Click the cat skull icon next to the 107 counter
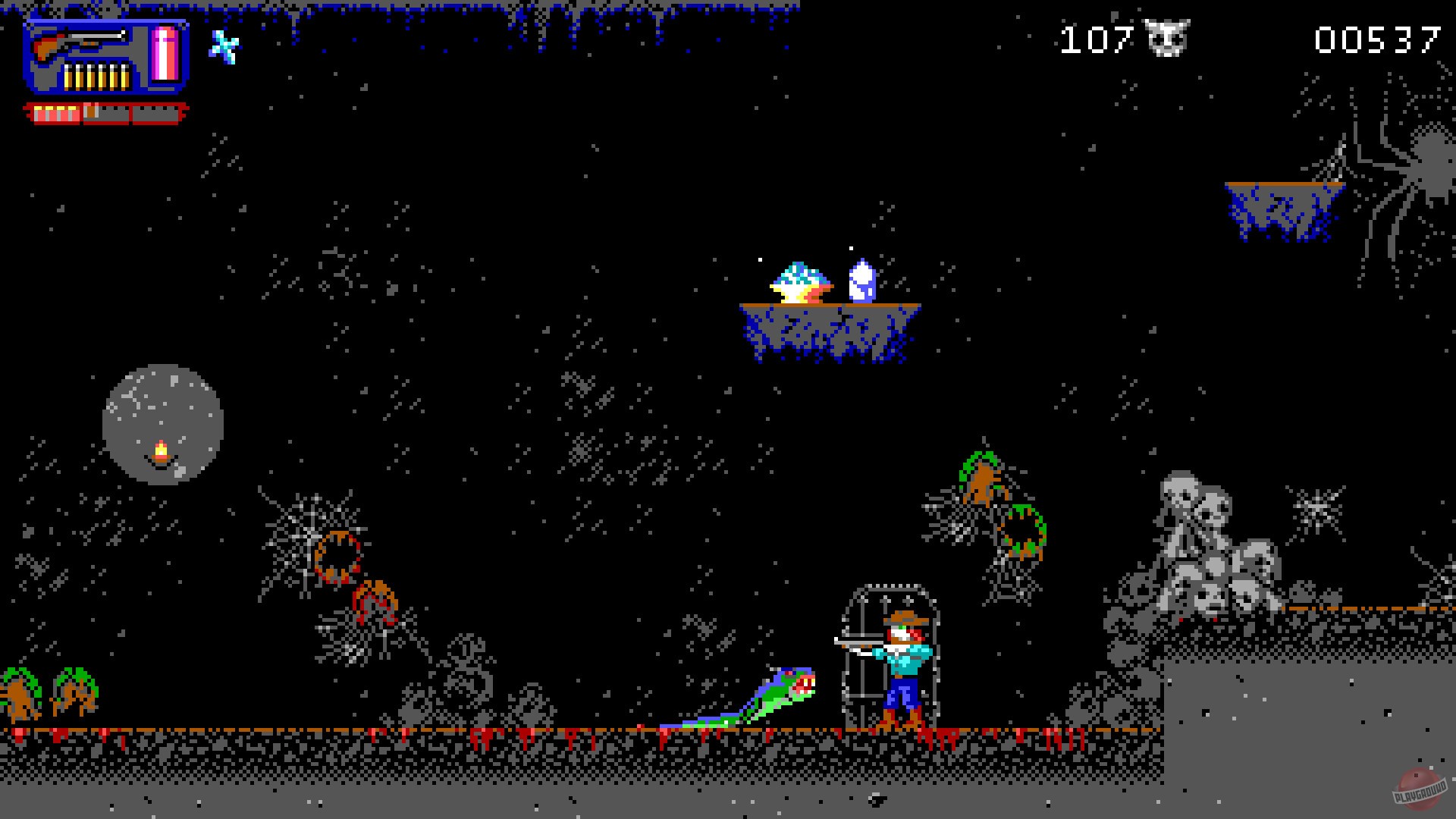Screen dimensions: 1456x819 click(x=1168, y=36)
